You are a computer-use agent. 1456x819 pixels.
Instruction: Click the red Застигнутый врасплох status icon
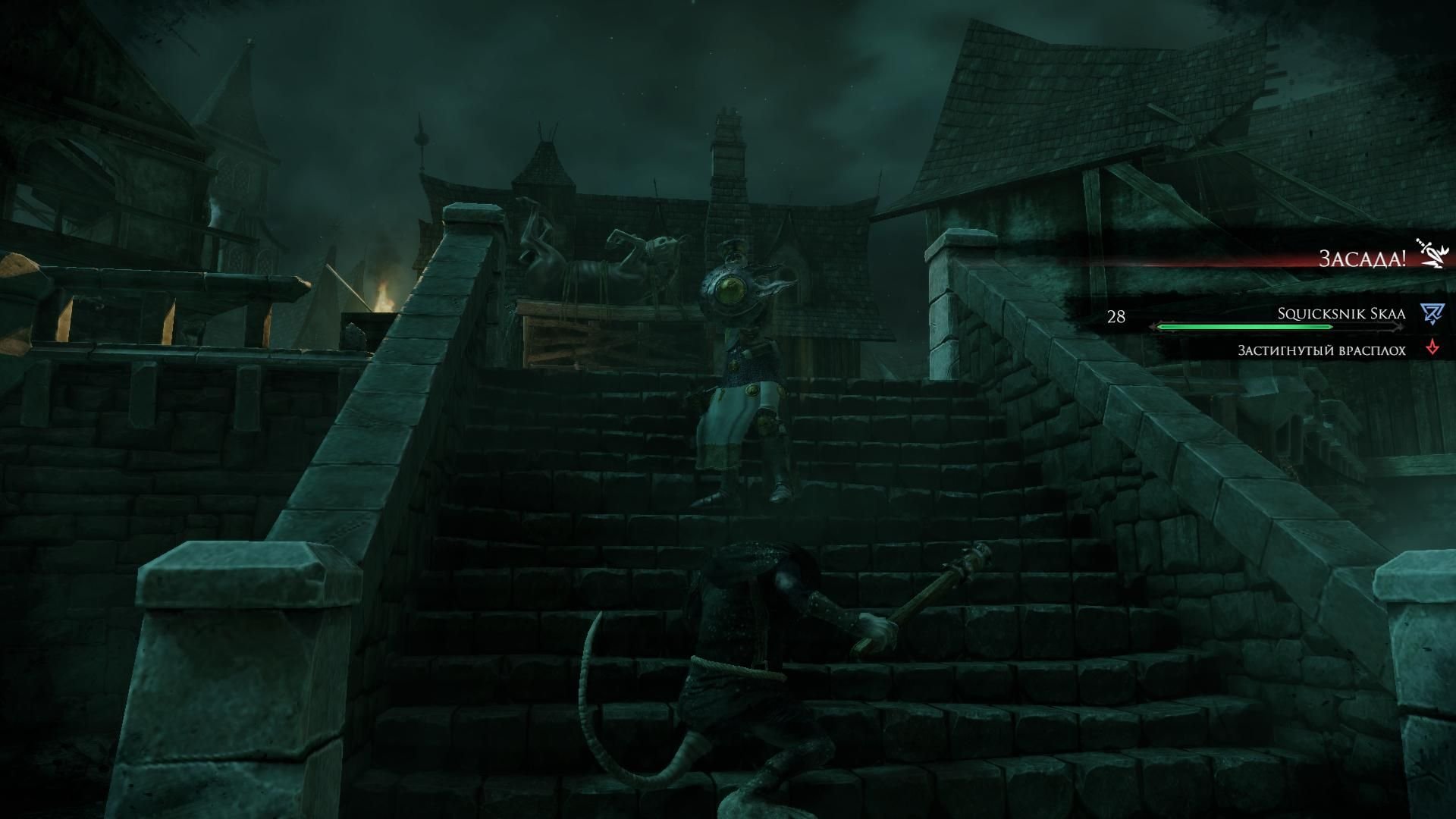1432,349
